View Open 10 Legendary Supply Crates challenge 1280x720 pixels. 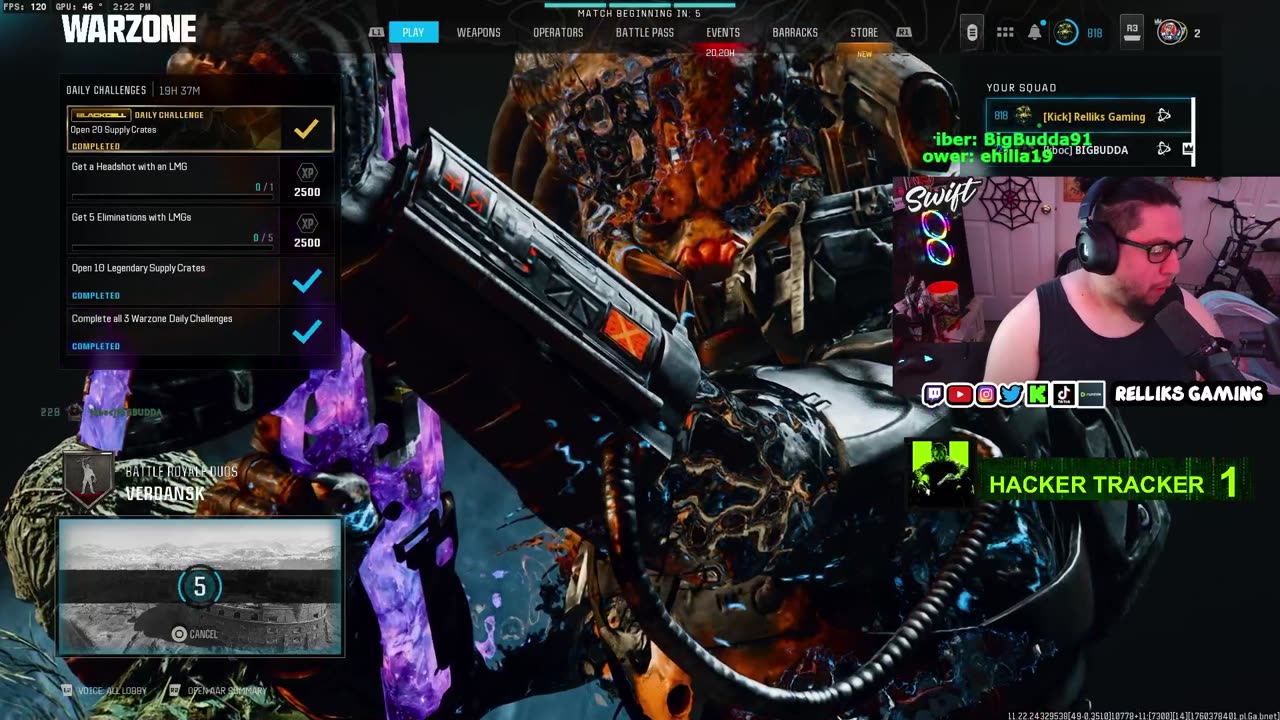tap(172, 280)
